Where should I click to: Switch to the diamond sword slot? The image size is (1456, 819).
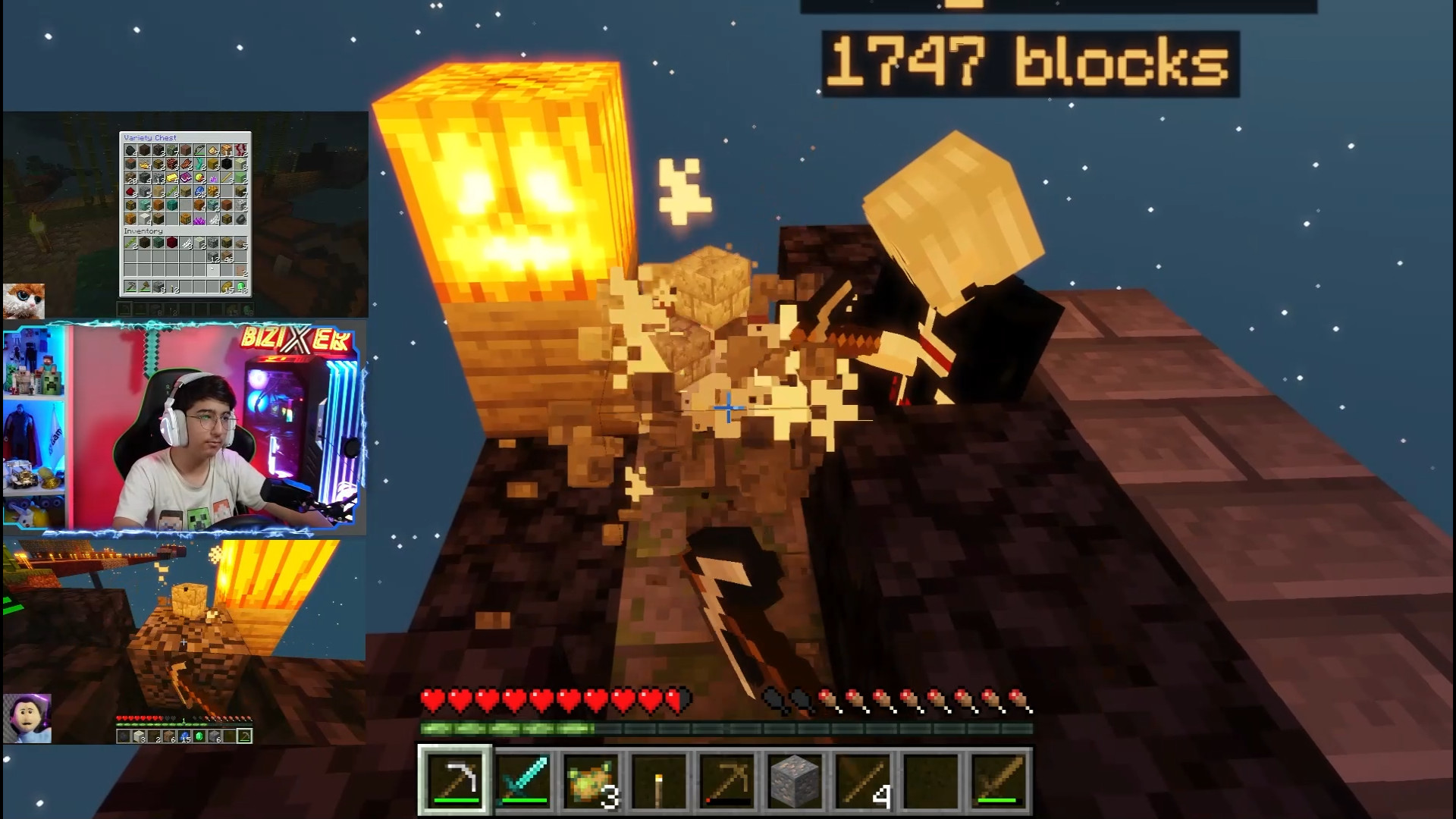pyautogui.click(x=522, y=780)
